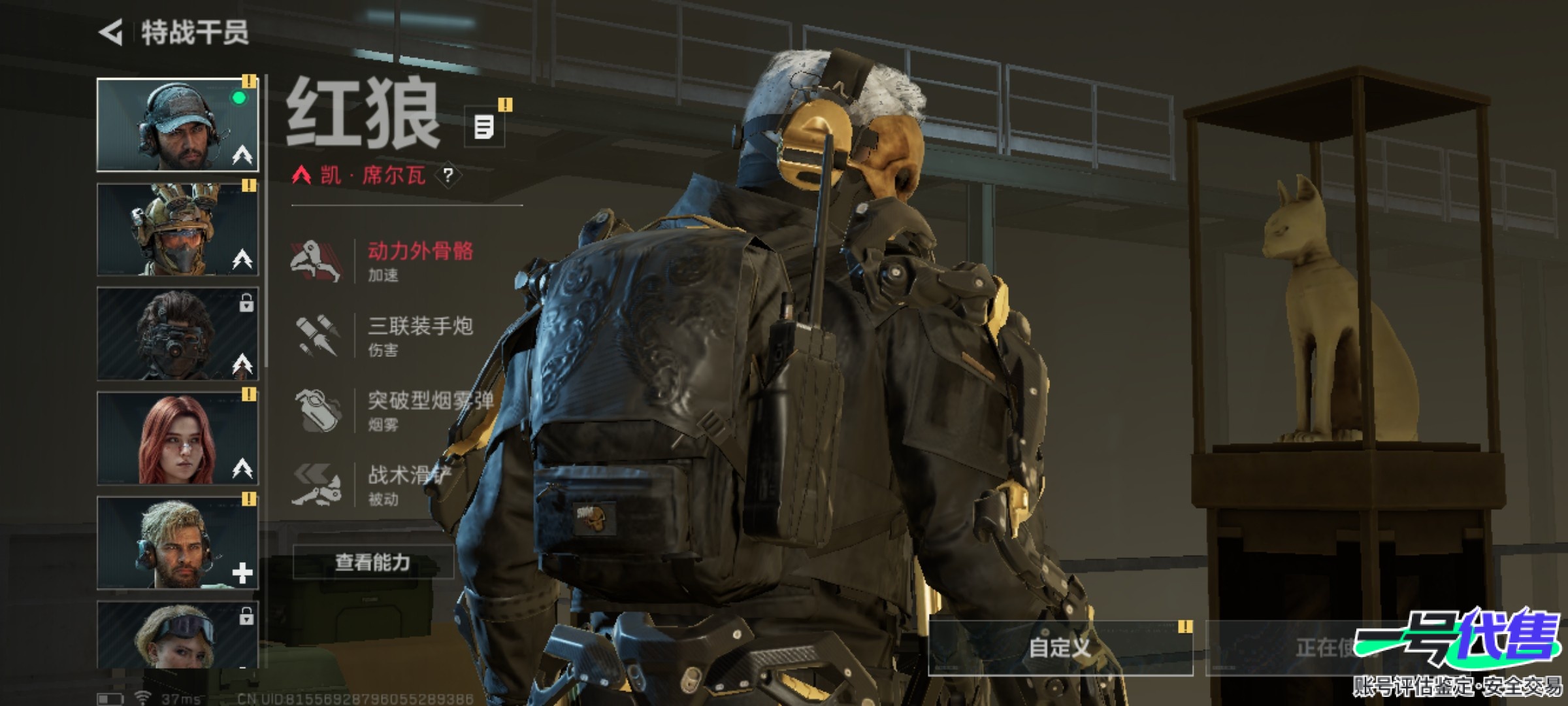Screen dimensions: 1568x706
Task: Open the 自定义 customization menu
Action: tap(1060, 648)
